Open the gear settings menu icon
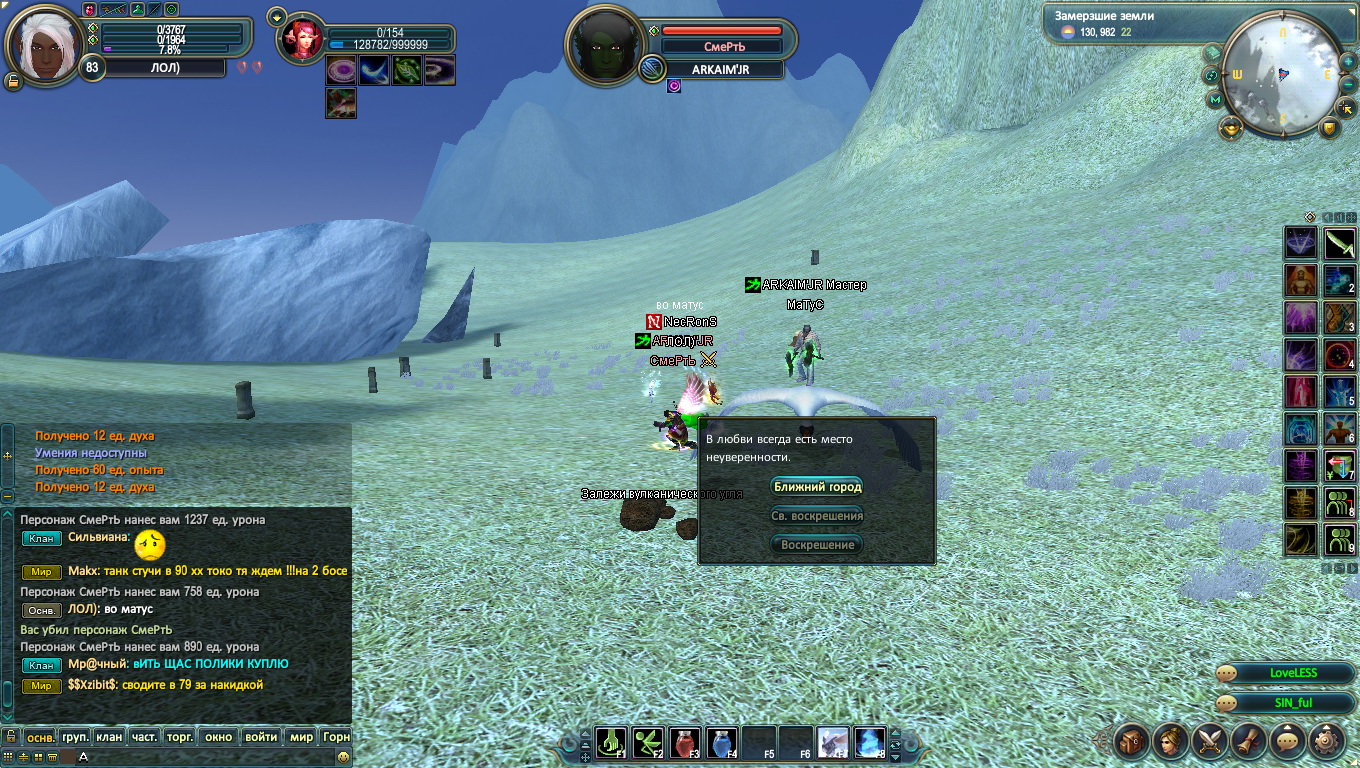This screenshot has height=768, width=1360. (1326, 741)
